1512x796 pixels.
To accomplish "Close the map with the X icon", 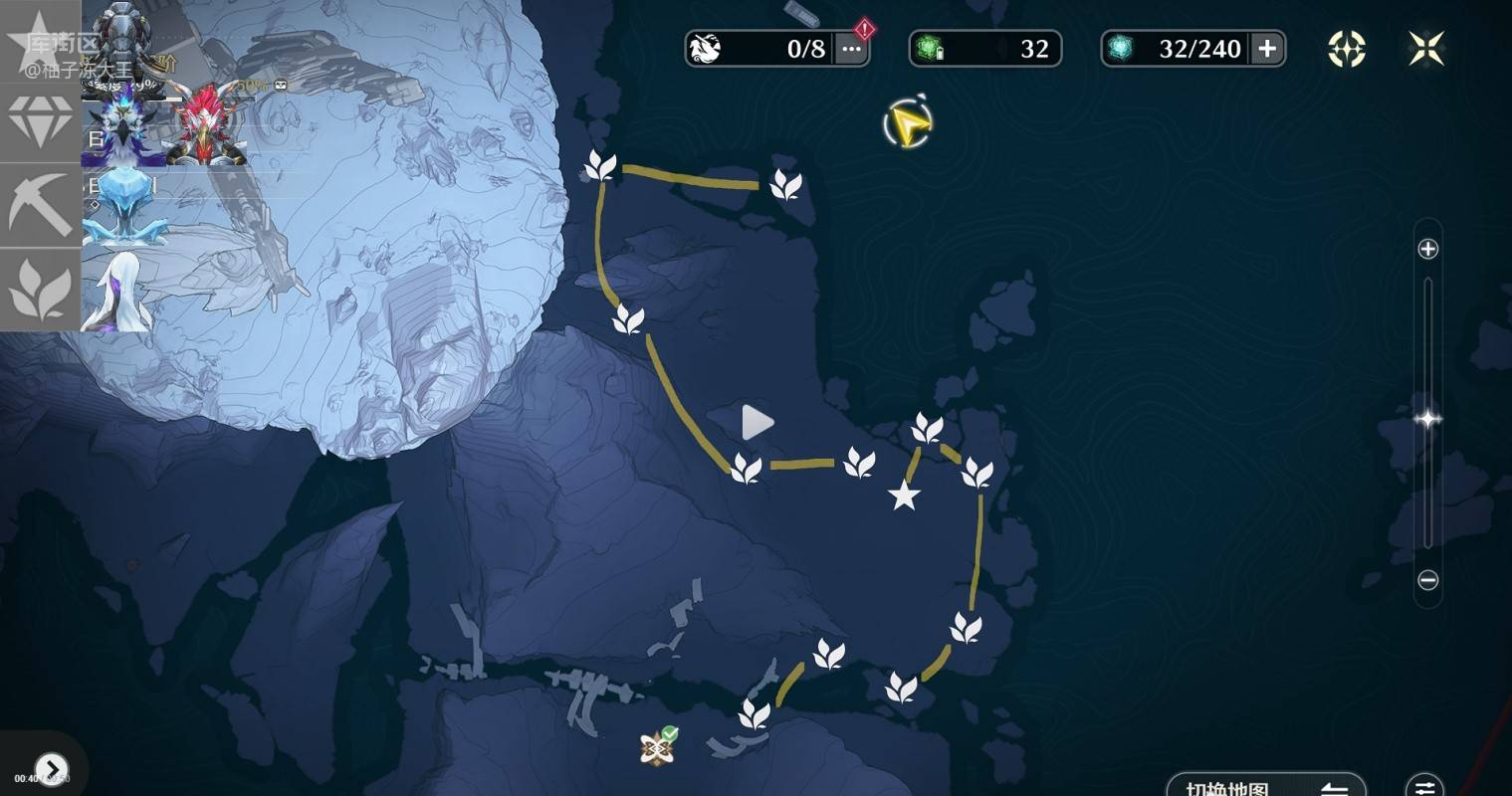I will 1426,49.
